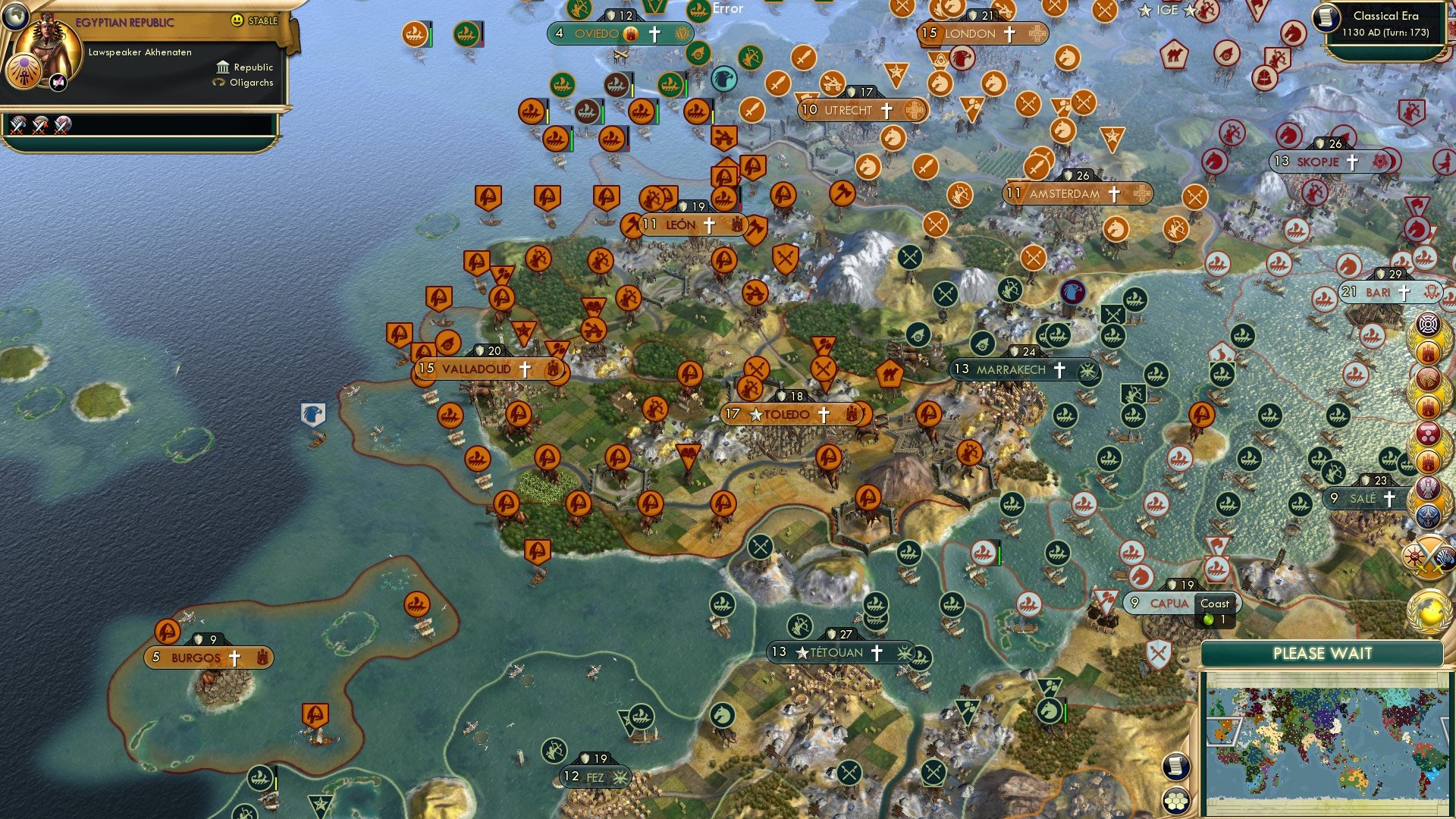Image resolution: width=1456 pixels, height=819 pixels.
Task: Click the STABLE happiness smiley indicator
Action: click(x=238, y=21)
